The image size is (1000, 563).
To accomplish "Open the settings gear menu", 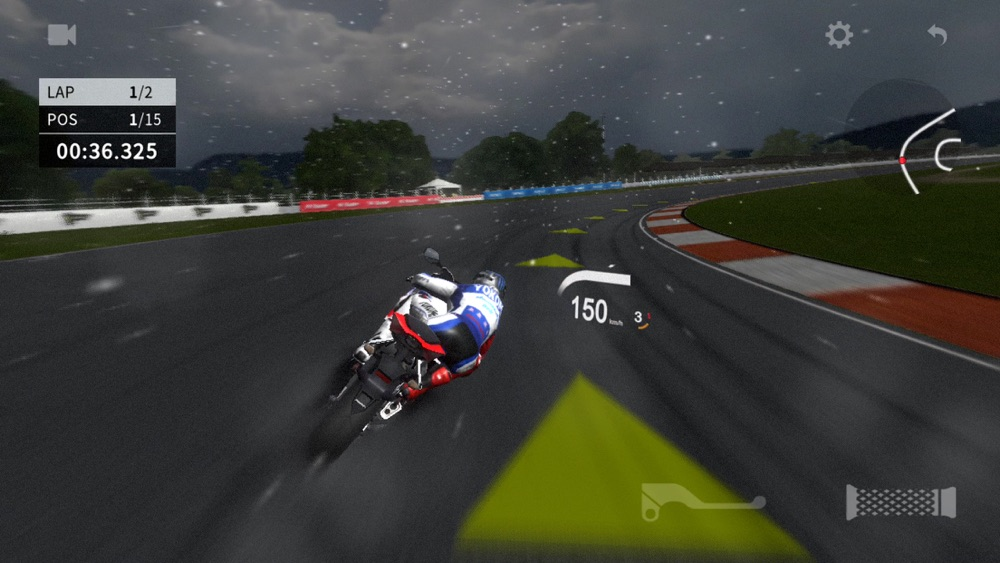I will click(839, 35).
